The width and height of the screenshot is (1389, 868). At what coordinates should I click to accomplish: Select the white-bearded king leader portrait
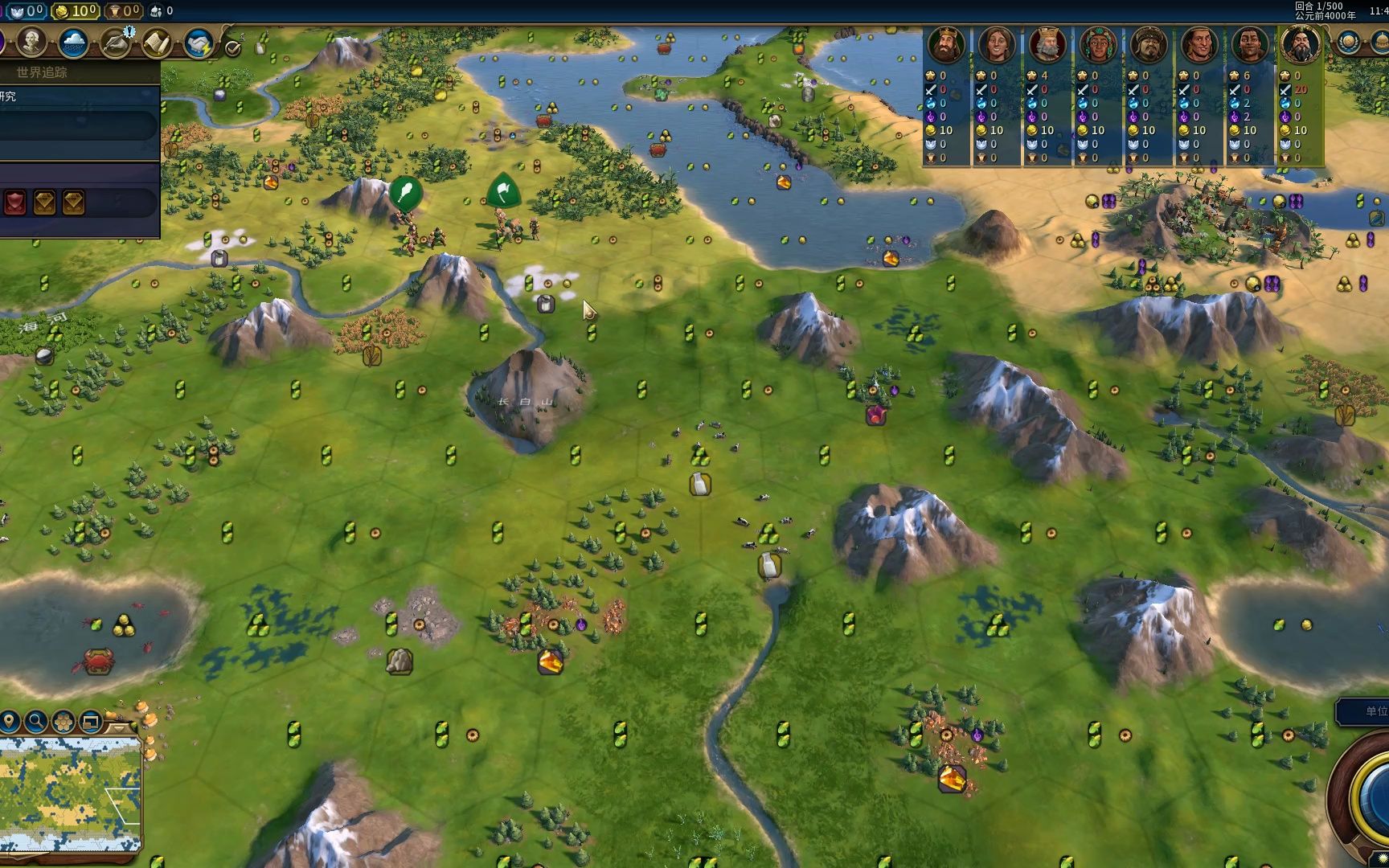tap(1047, 45)
